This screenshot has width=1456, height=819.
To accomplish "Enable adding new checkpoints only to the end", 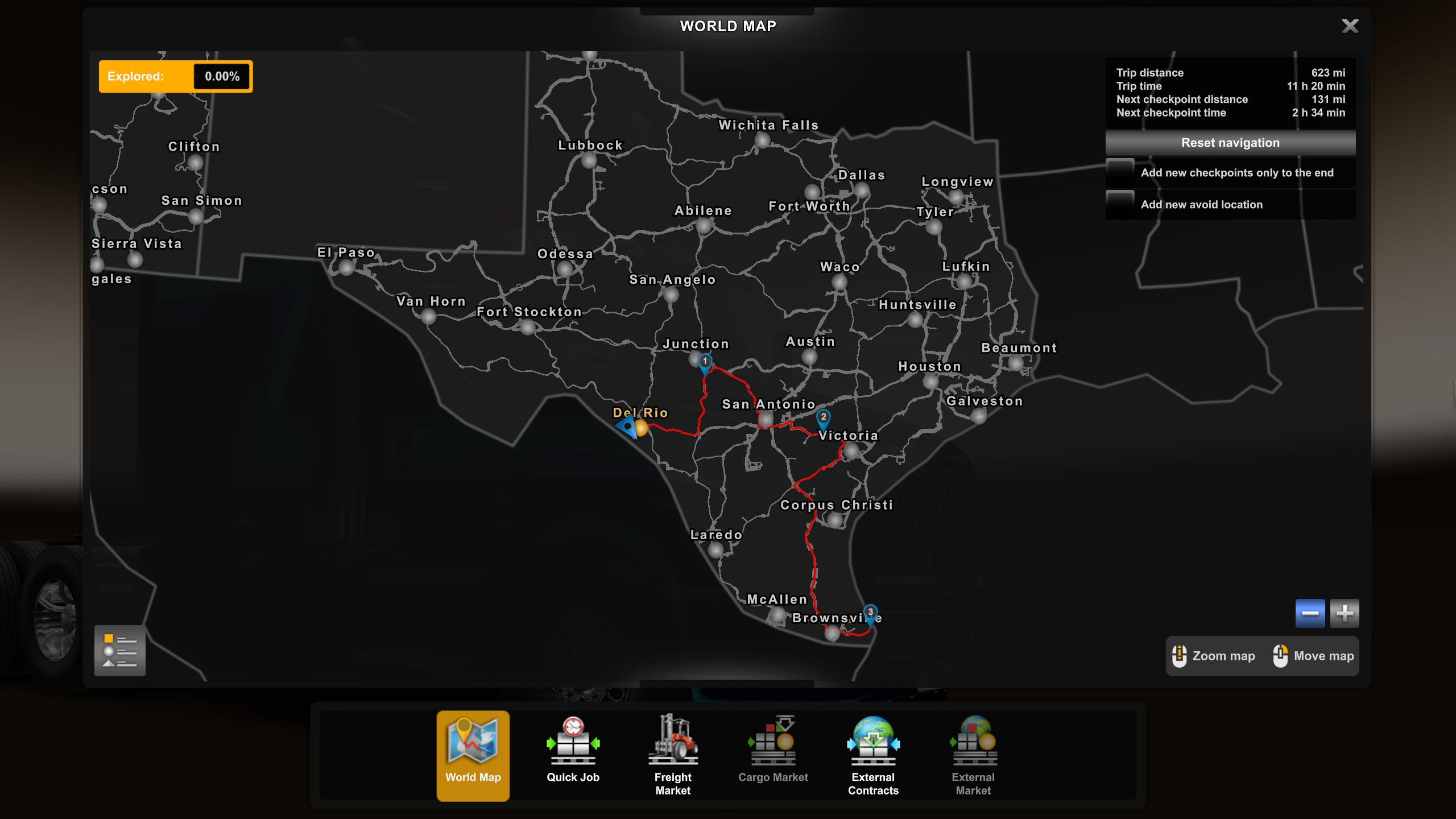I will pyautogui.click(x=1120, y=172).
